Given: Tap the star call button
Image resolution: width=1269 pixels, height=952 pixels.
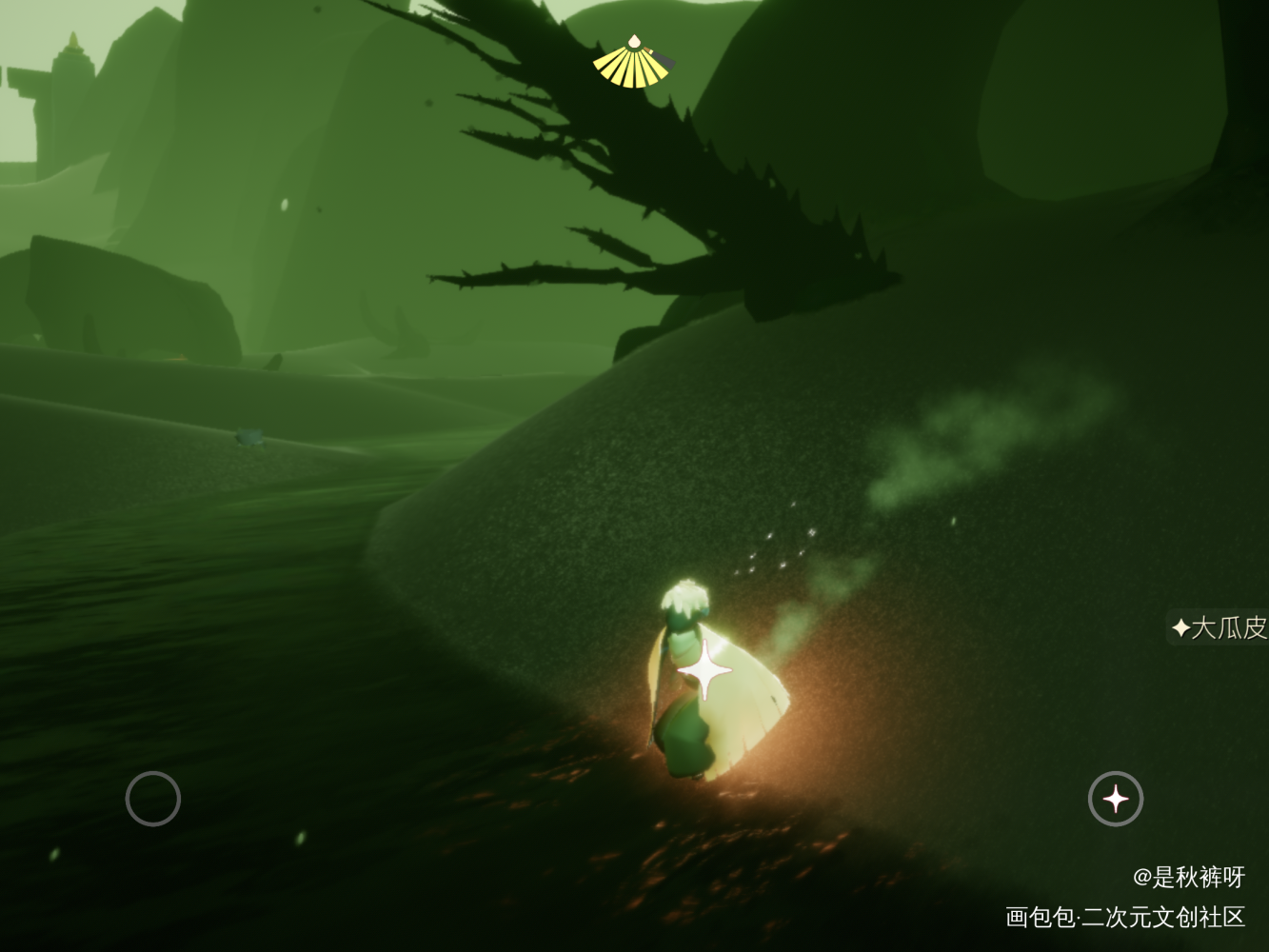Looking at the screenshot, I should [x=1116, y=799].
